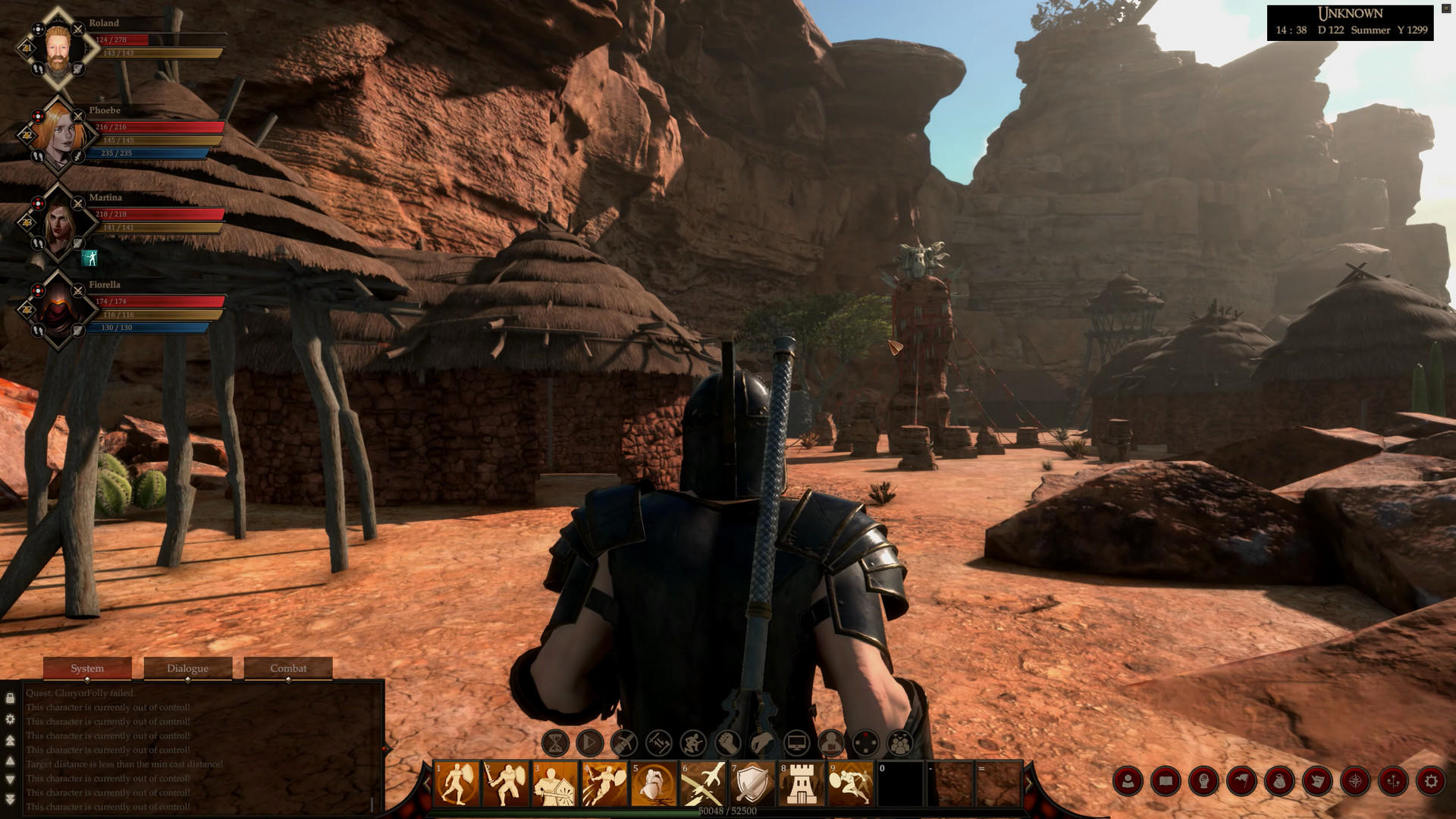Screen dimensions: 1456x819
Task: Use the sprint skill in slot 9
Action: [x=851, y=781]
